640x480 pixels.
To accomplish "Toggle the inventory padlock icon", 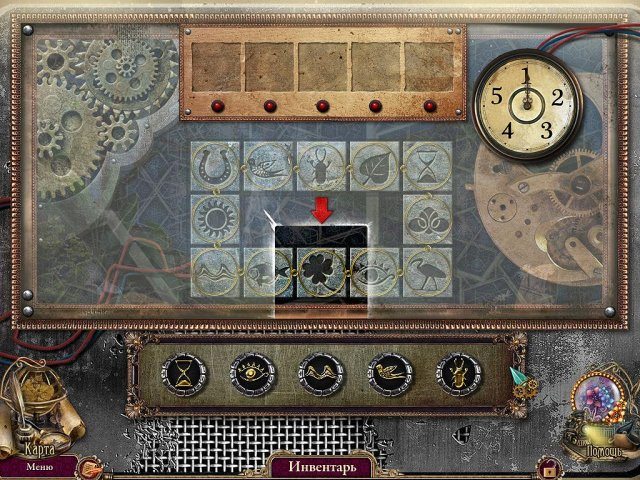I will click(547, 466).
